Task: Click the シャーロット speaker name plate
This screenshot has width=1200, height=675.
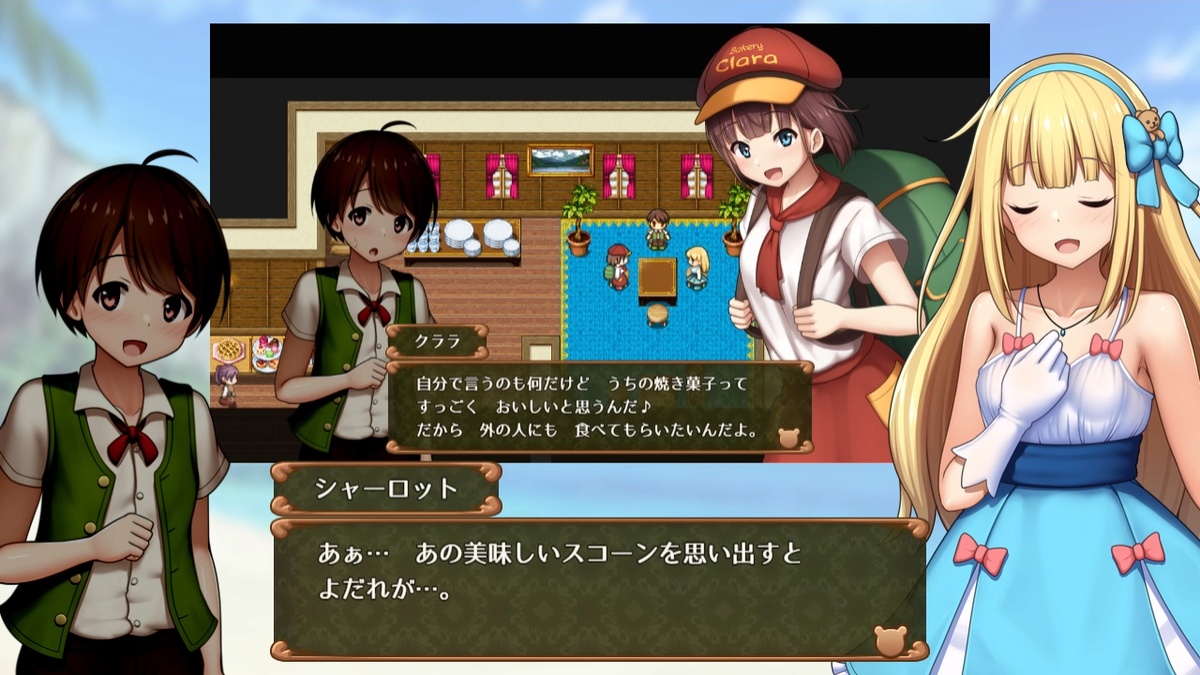Action: (386, 489)
